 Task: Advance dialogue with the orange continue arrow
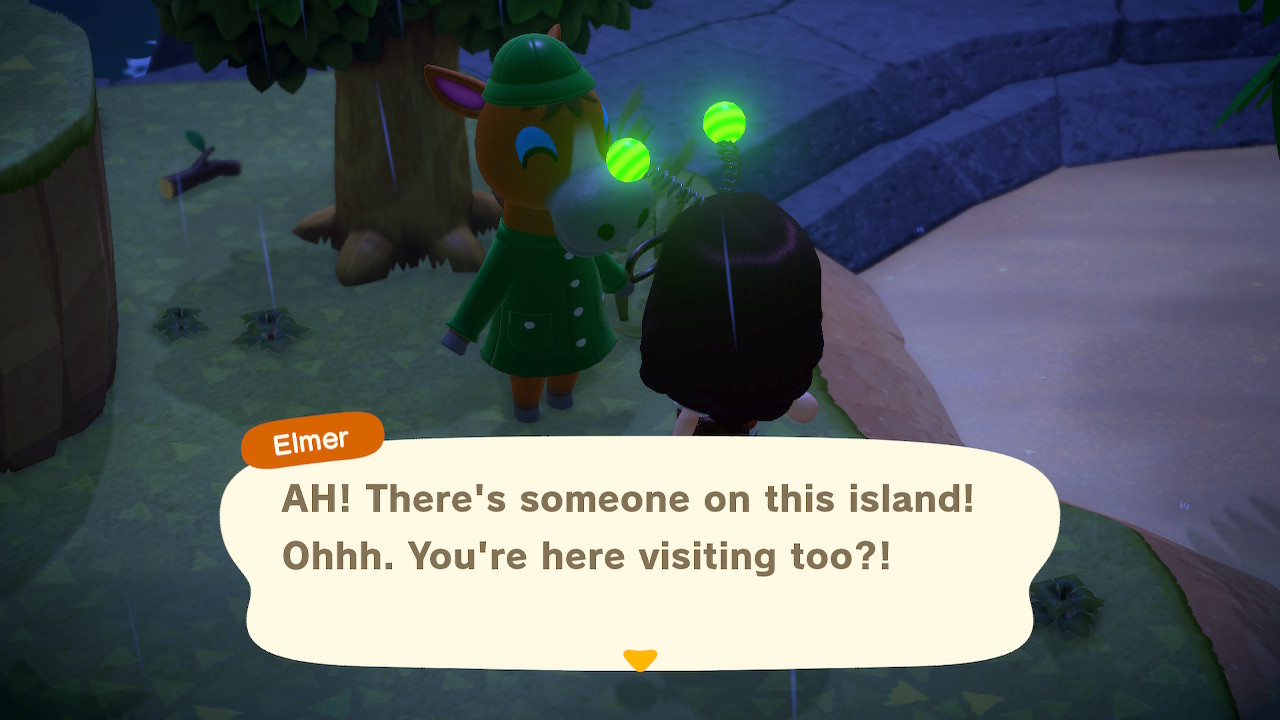tap(639, 660)
